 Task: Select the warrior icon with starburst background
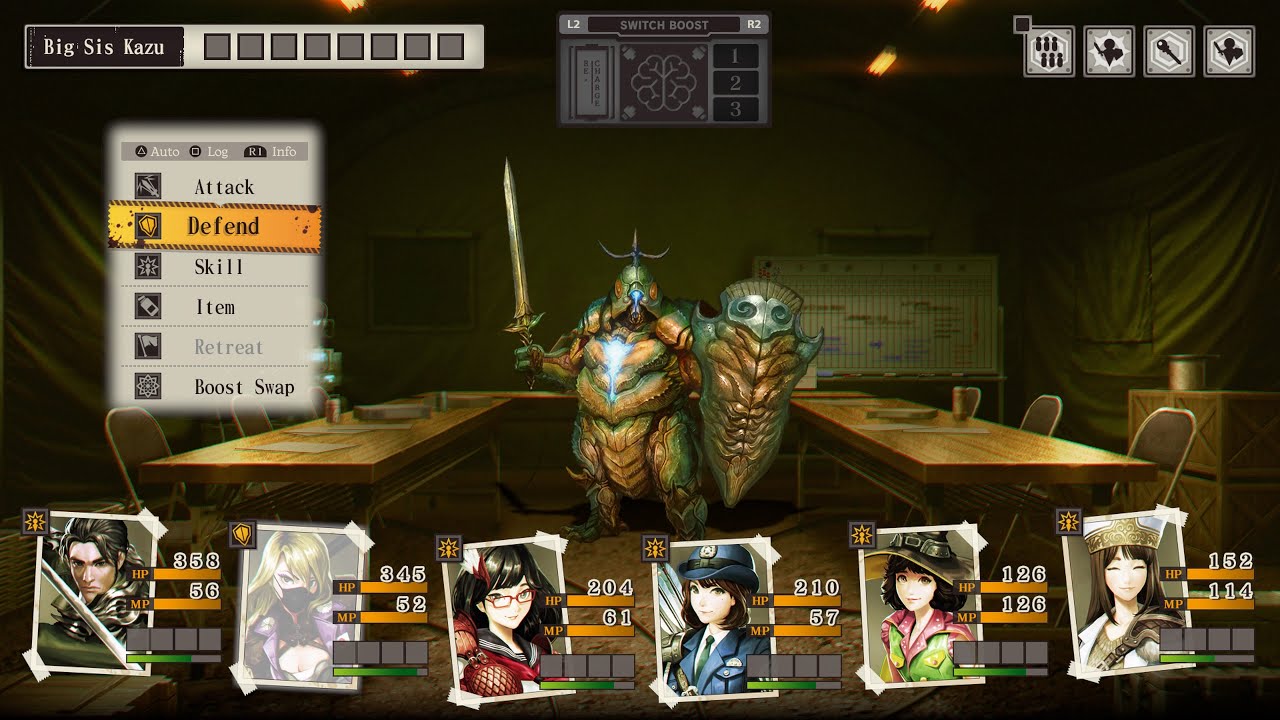1109,52
